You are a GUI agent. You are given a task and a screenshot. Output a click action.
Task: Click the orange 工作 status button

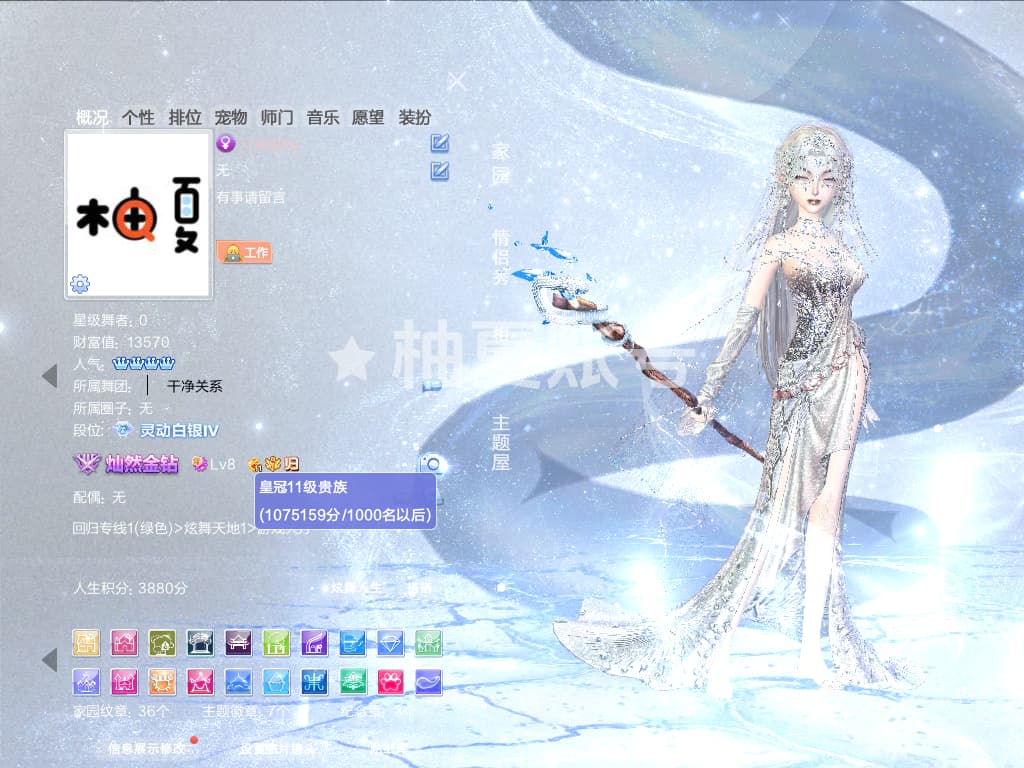pos(245,253)
